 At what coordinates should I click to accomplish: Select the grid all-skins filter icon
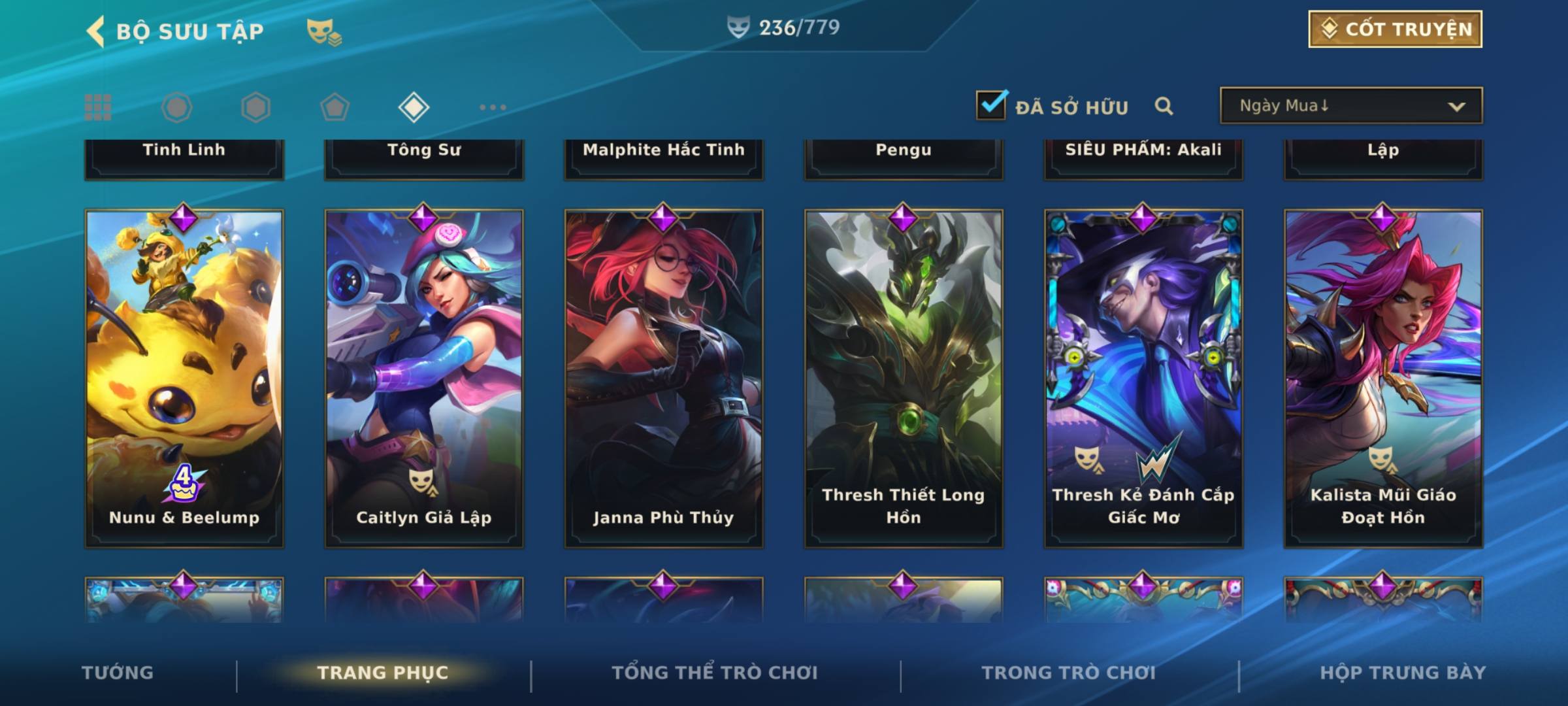[98, 107]
